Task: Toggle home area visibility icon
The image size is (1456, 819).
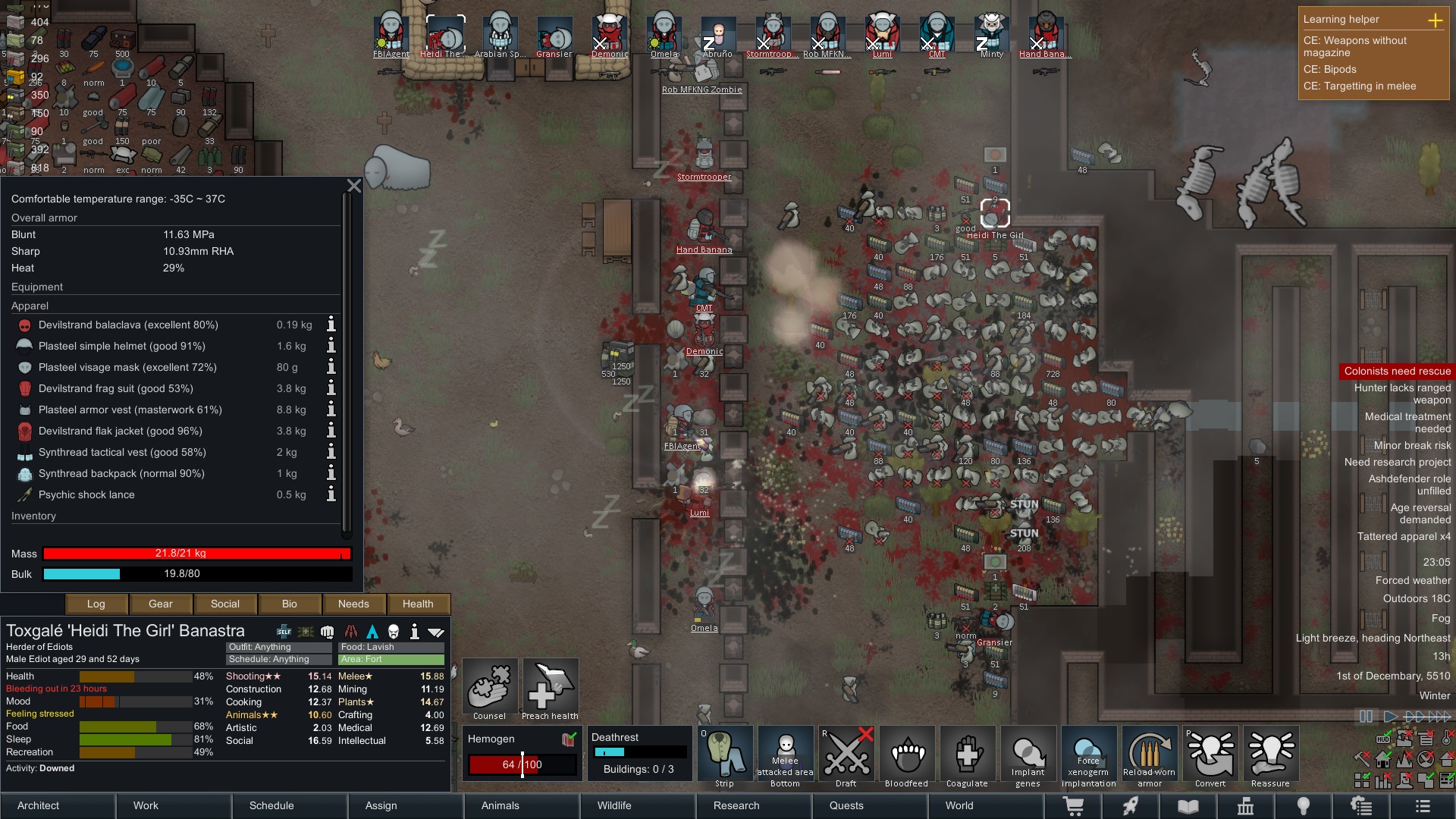Action: click(1383, 760)
